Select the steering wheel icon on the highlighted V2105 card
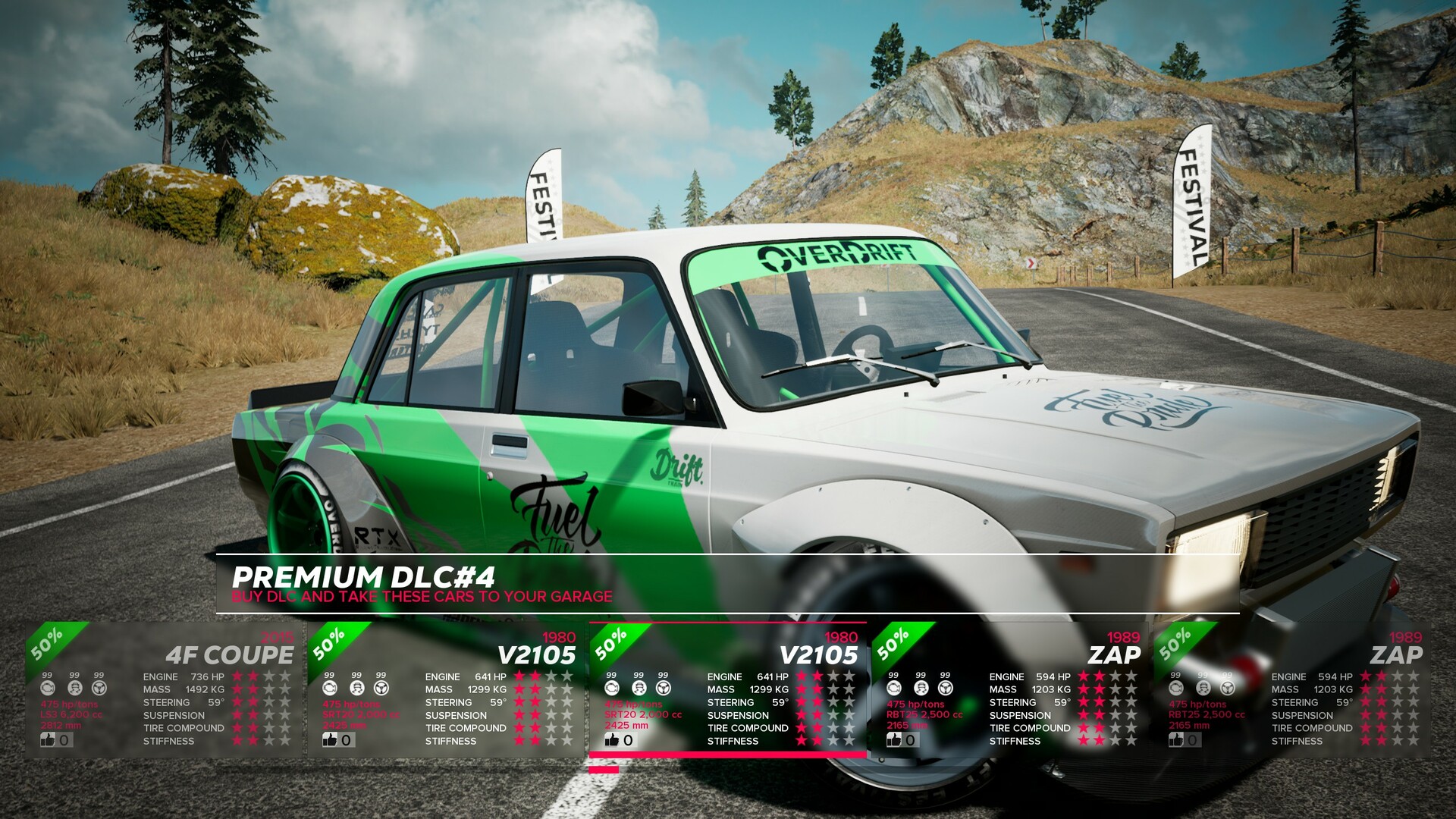This screenshot has height=819, width=1456. point(663,687)
